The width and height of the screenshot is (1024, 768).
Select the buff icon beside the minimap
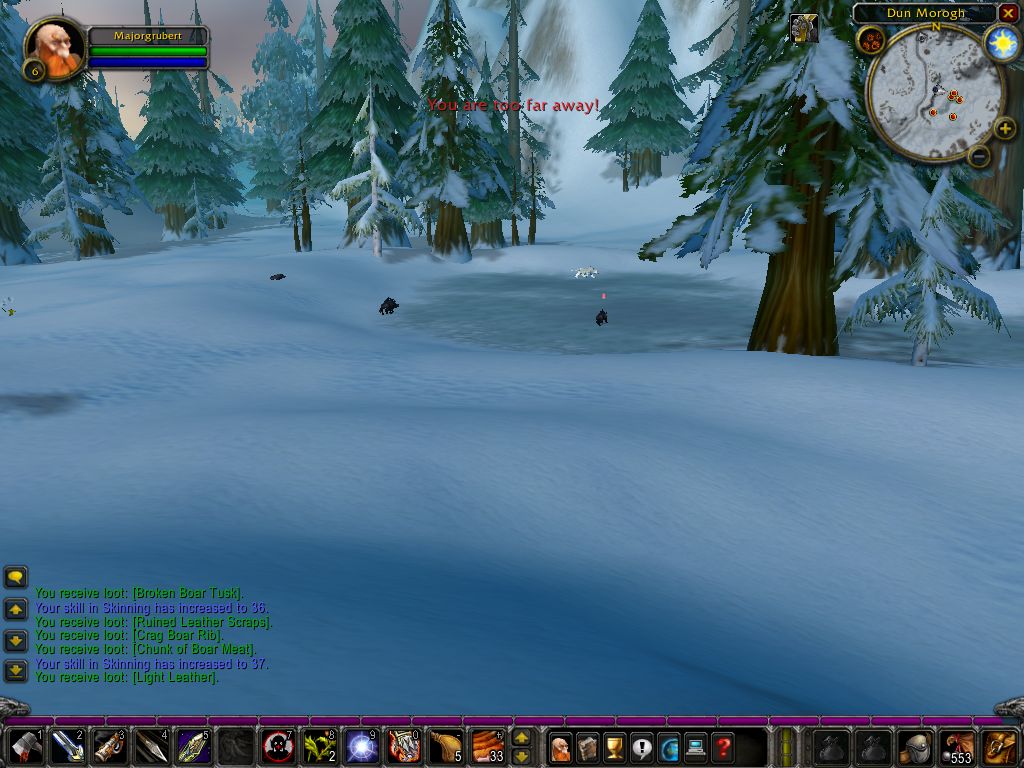tap(803, 28)
